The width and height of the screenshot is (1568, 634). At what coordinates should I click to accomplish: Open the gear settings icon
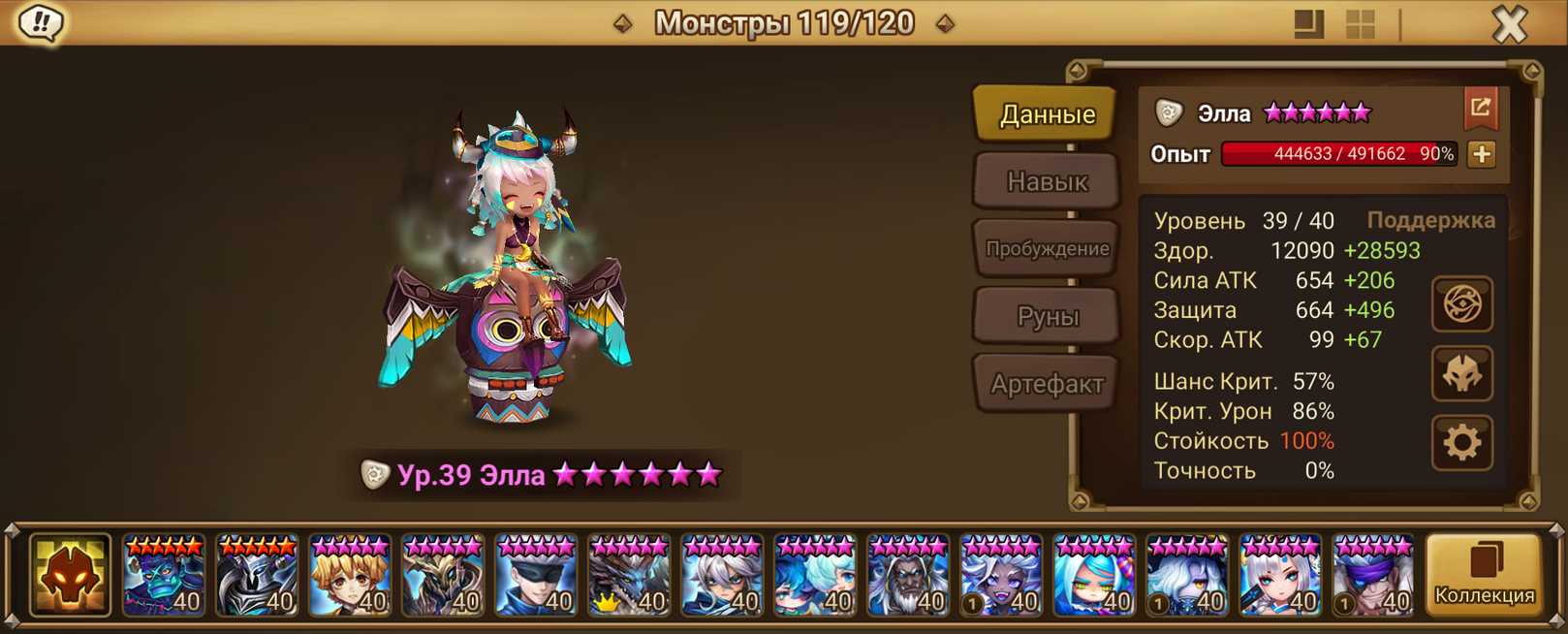coord(1461,443)
